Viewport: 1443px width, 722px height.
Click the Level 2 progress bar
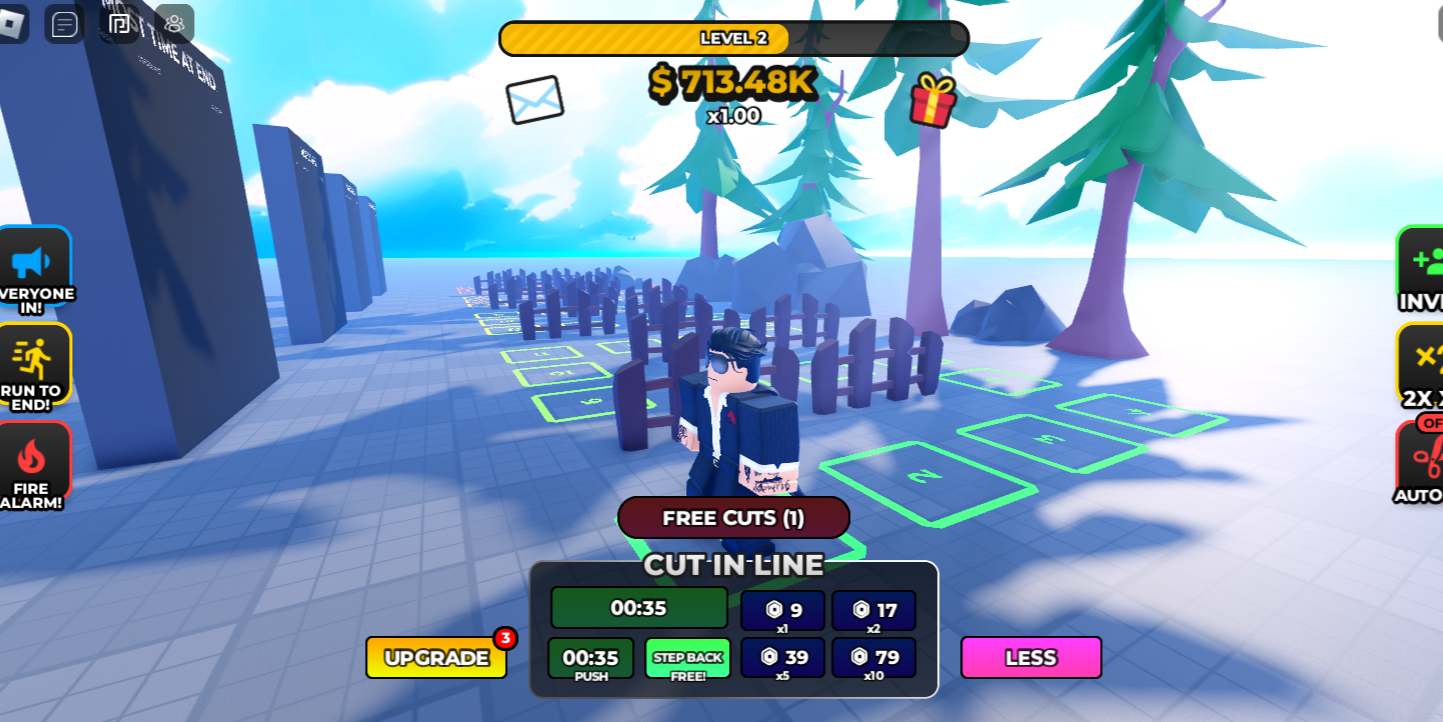(733, 38)
